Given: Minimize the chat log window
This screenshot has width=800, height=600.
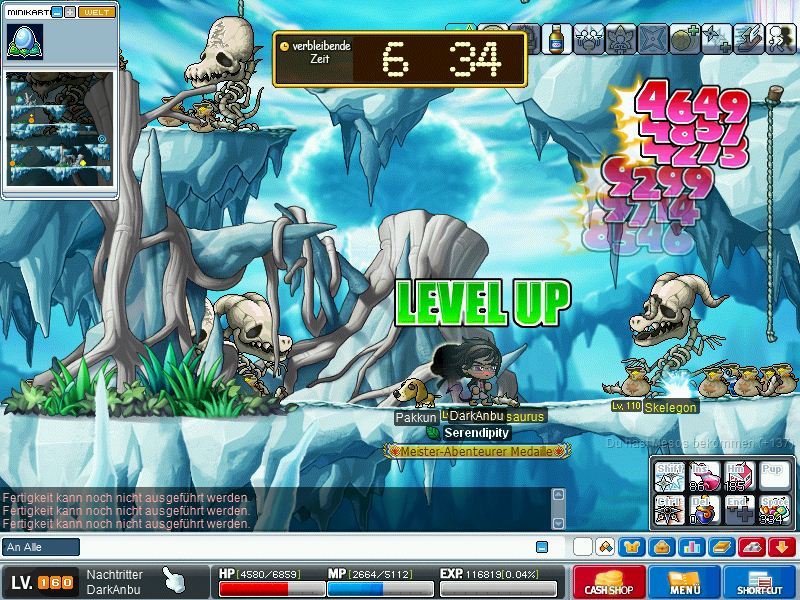Looking at the screenshot, I should click(542, 547).
